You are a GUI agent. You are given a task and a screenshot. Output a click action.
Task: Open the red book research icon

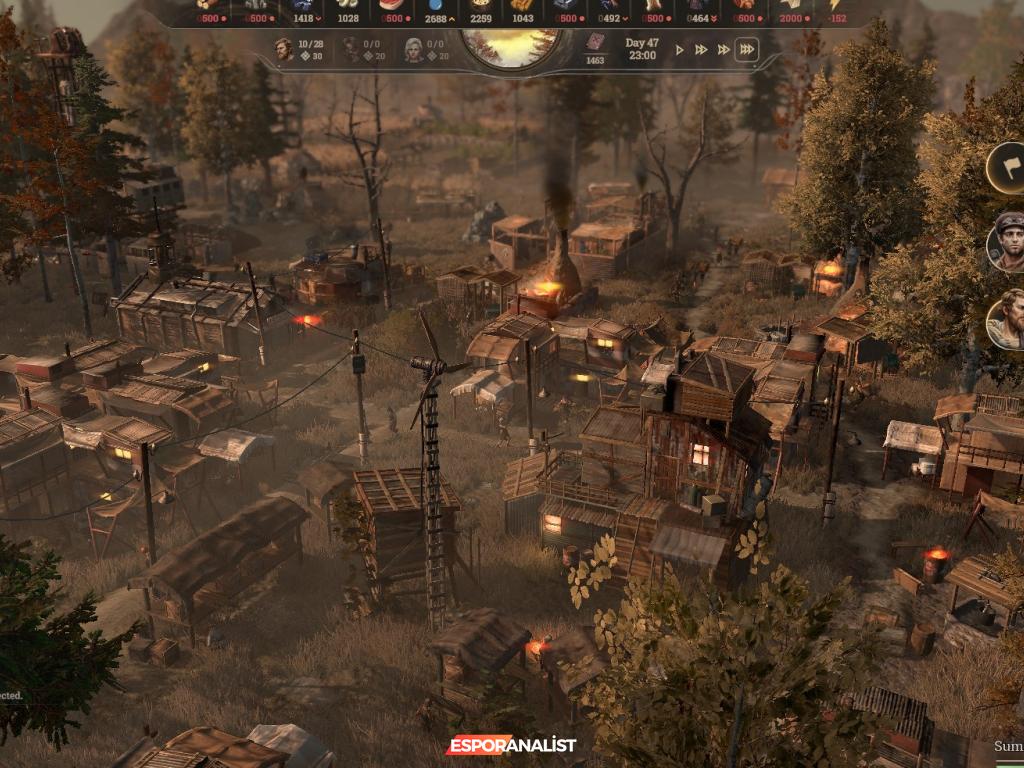click(x=595, y=43)
